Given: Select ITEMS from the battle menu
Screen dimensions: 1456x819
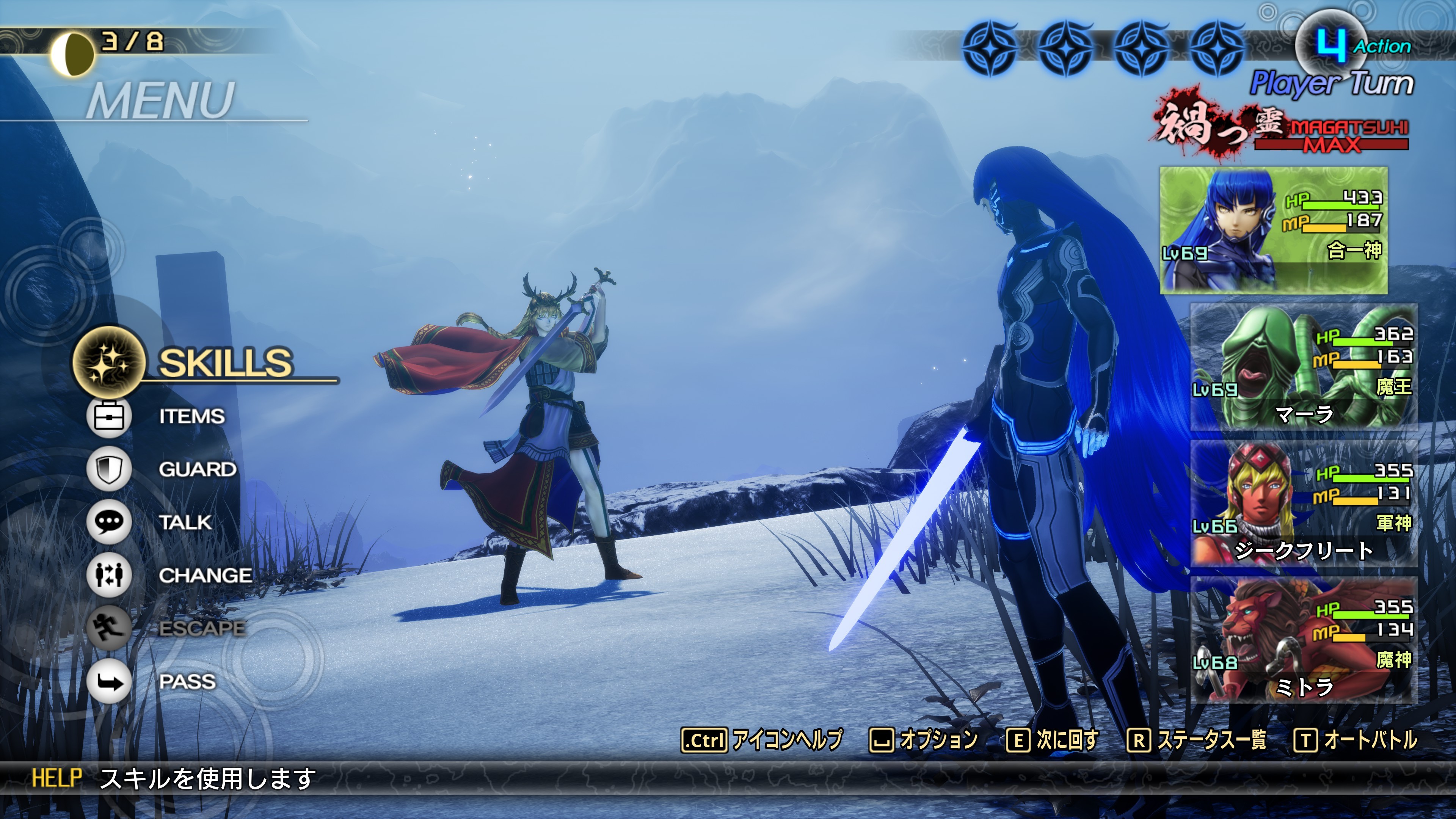Looking at the screenshot, I should (191, 417).
